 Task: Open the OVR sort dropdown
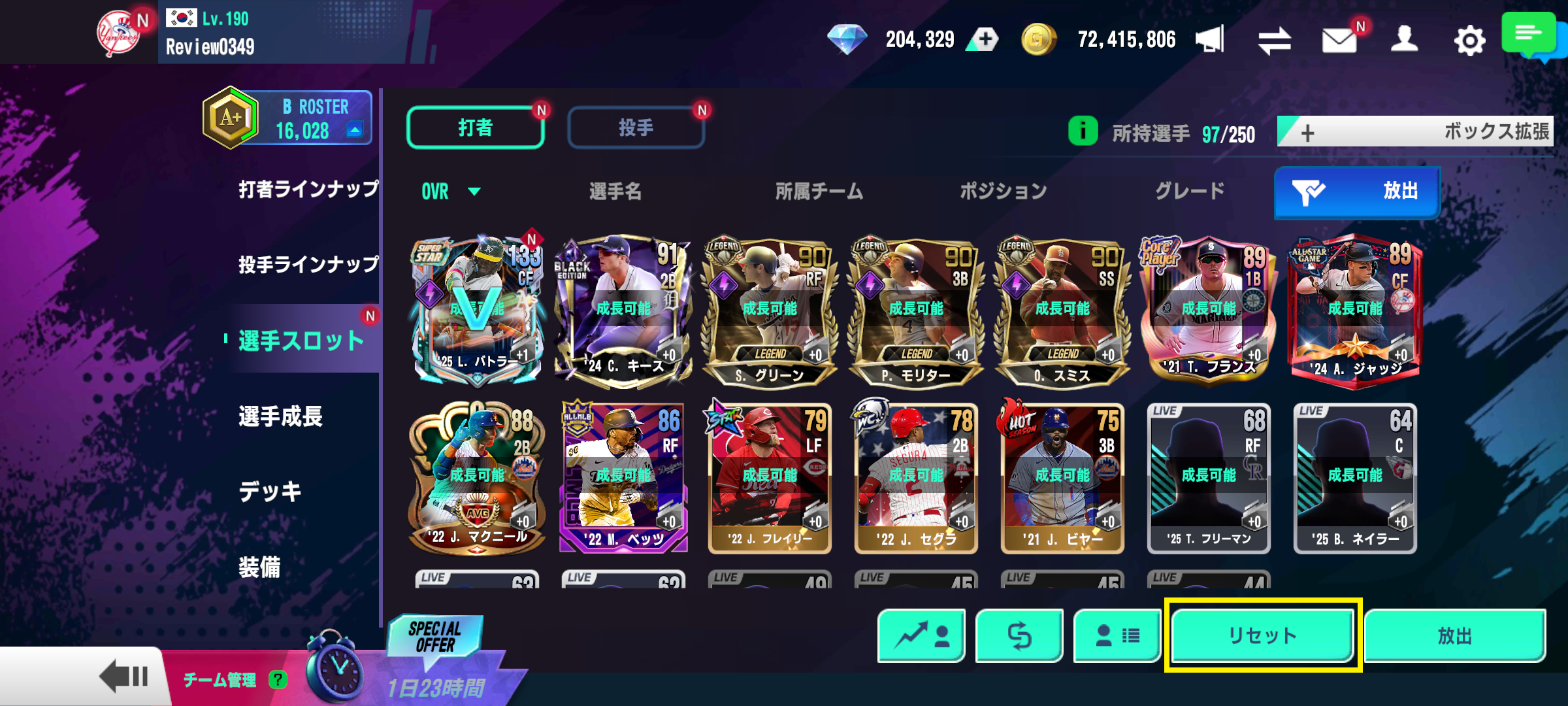click(x=451, y=192)
